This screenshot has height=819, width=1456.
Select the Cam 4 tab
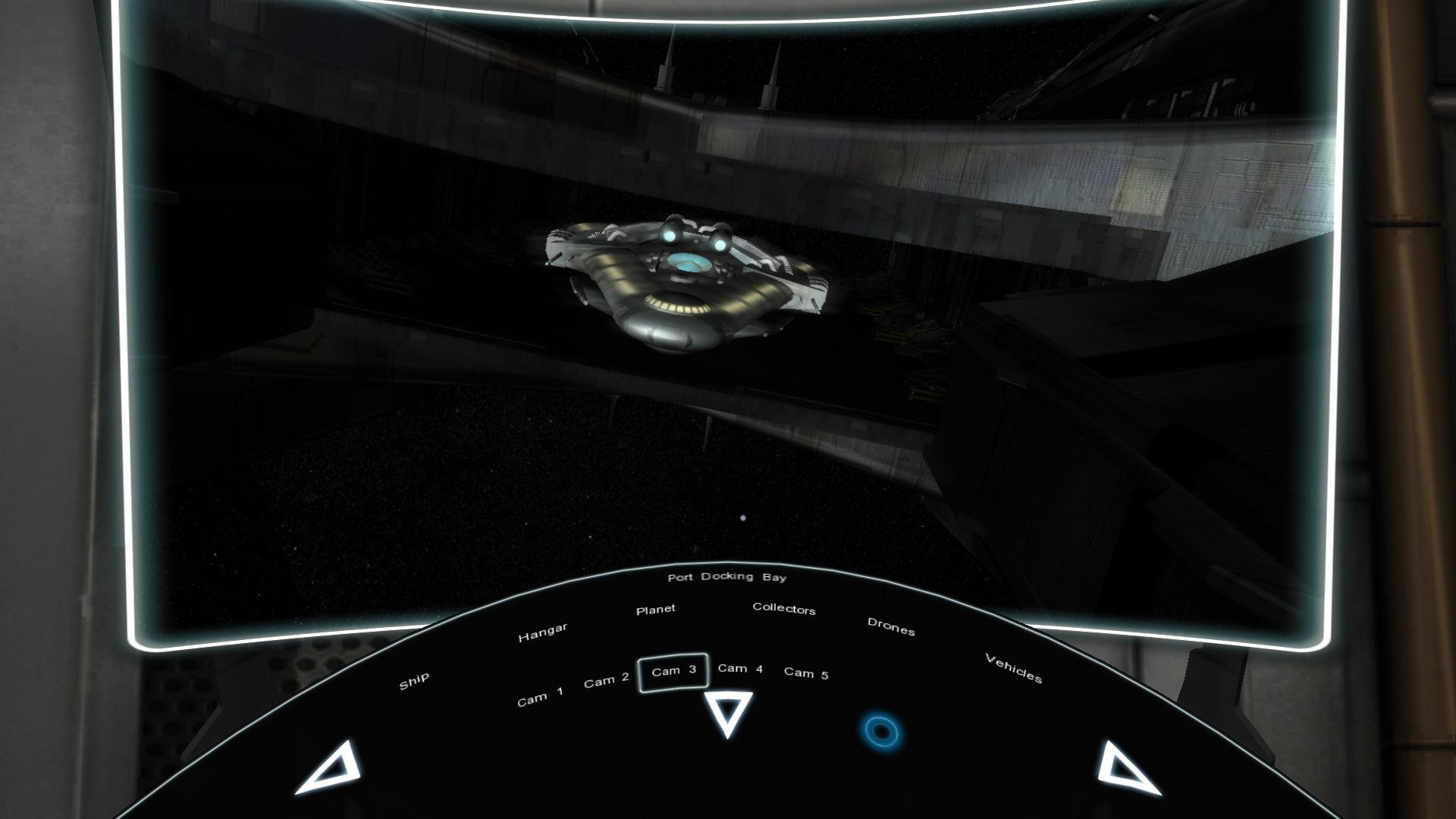tap(740, 670)
